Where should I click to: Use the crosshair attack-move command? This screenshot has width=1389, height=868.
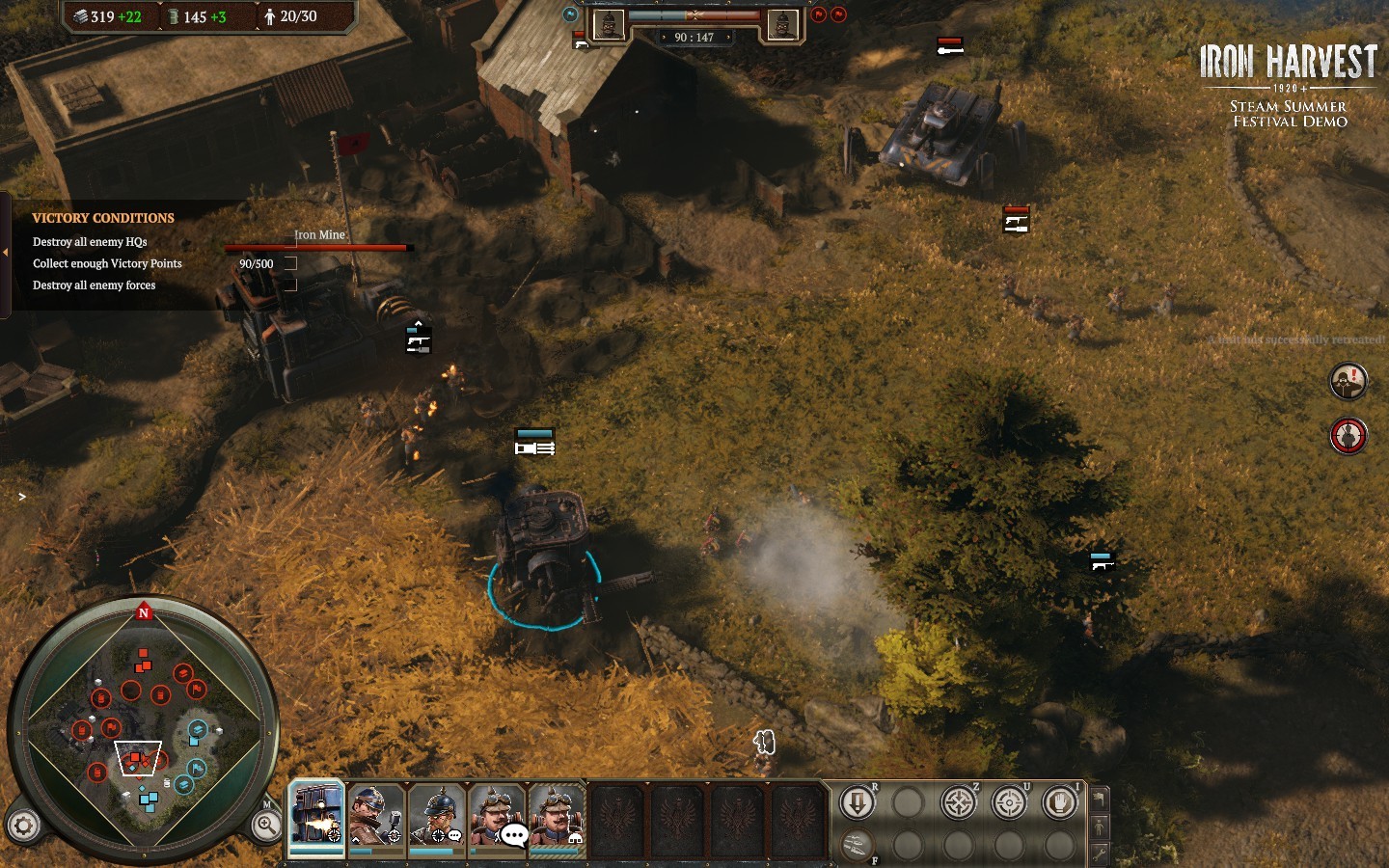958,802
